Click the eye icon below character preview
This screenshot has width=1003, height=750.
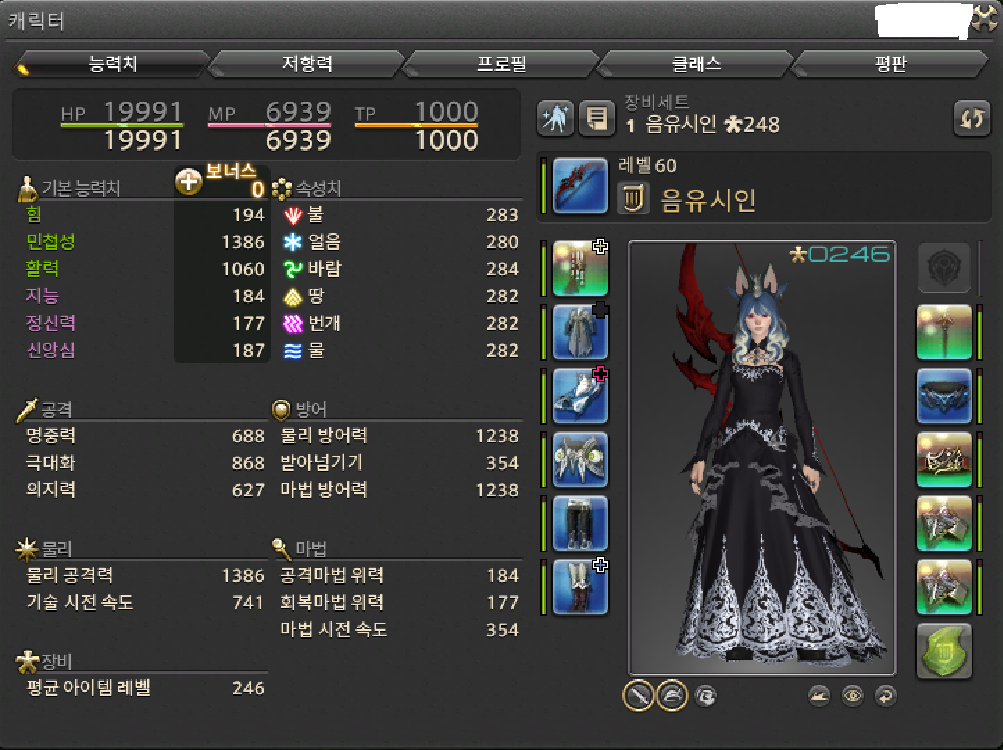click(852, 696)
